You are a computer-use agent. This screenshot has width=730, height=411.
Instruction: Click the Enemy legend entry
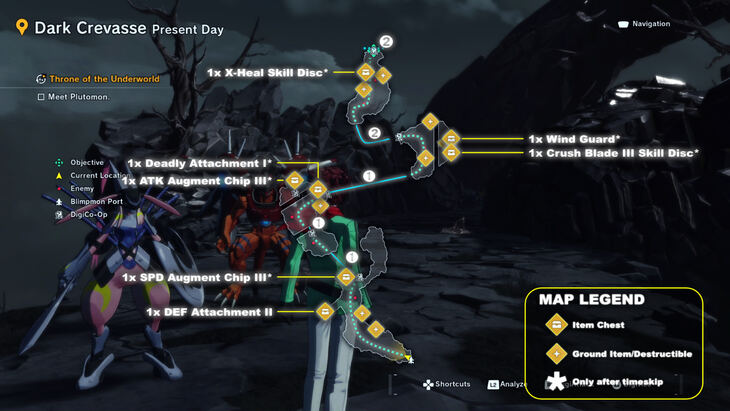pos(82,188)
